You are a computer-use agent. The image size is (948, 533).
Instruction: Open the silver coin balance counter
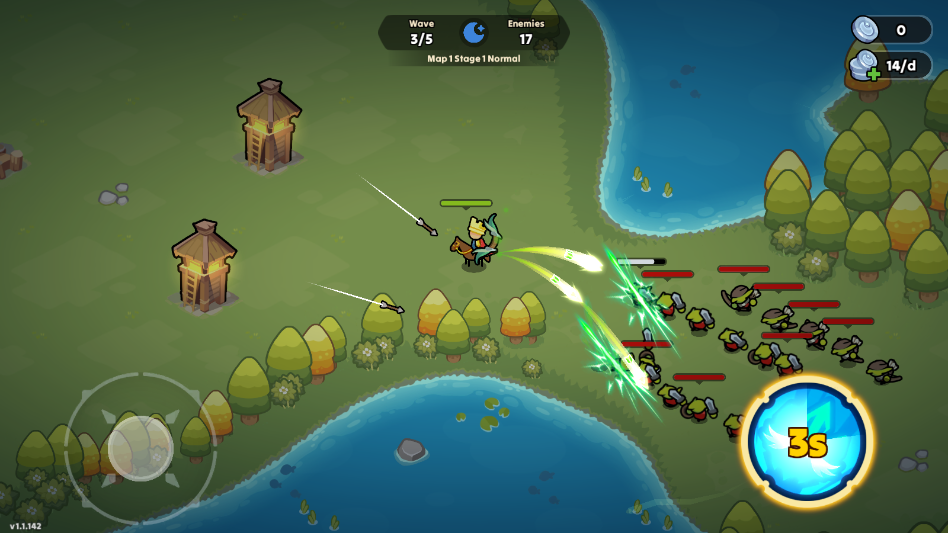(891, 30)
